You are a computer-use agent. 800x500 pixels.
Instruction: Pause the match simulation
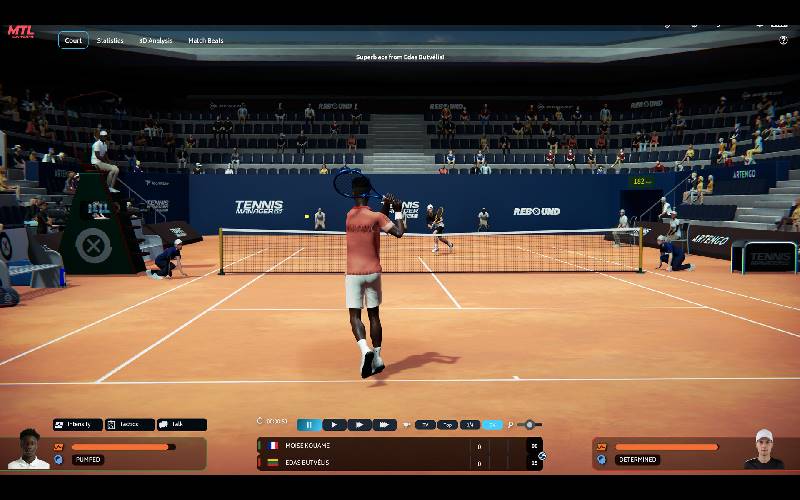click(310, 425)
